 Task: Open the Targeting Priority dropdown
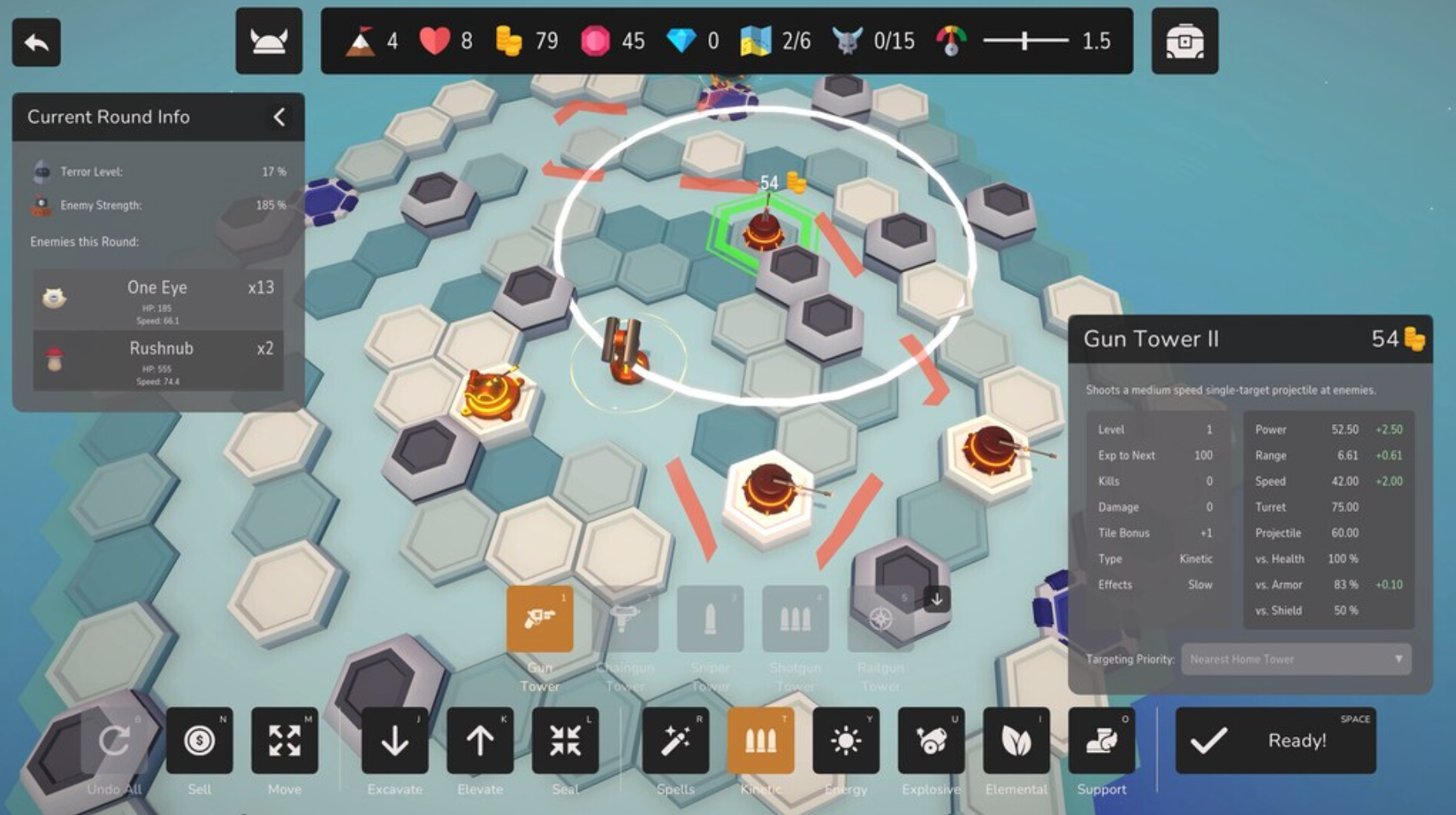(1295, 659)
